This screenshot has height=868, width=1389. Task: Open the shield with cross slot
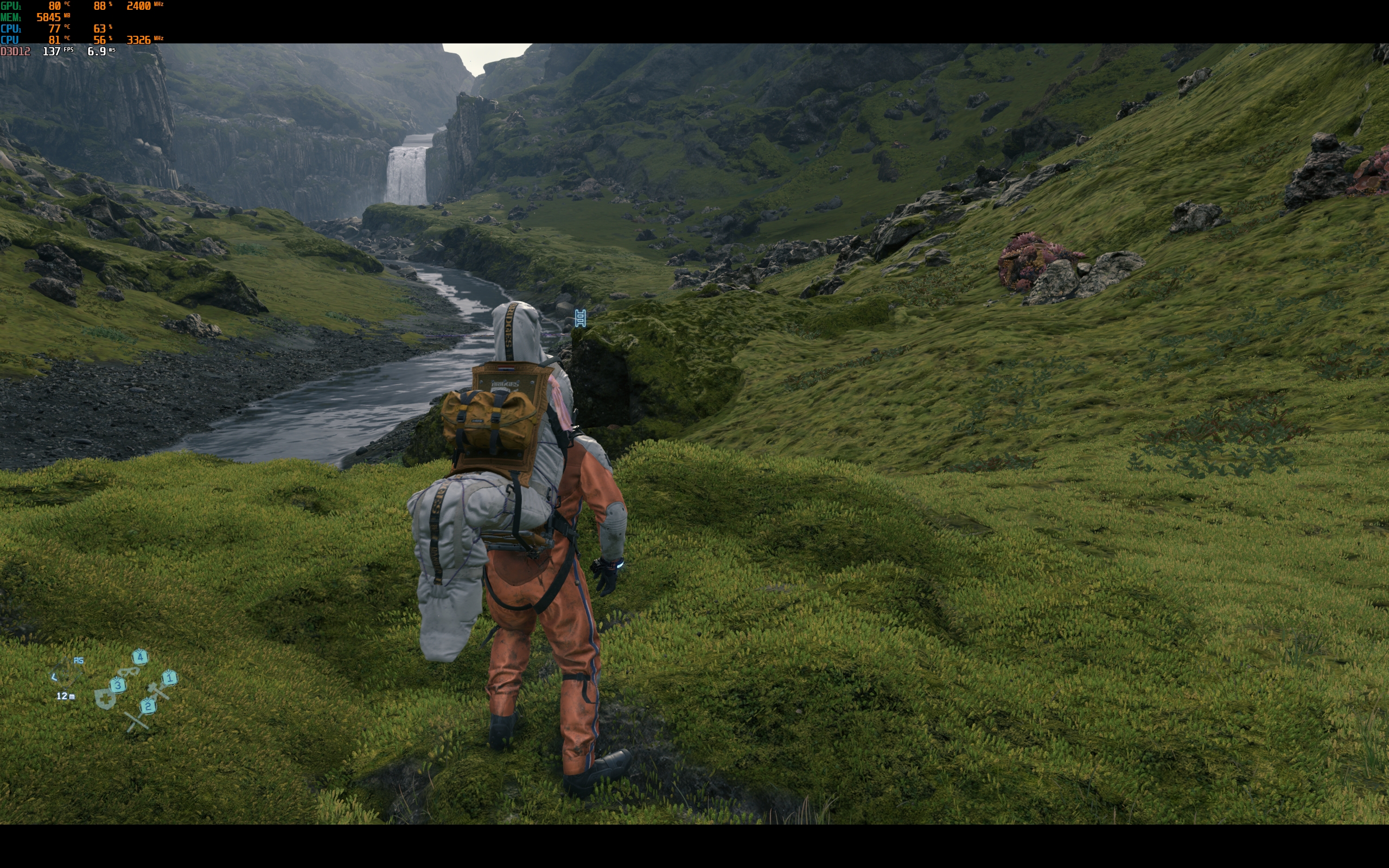pos(105,698)
